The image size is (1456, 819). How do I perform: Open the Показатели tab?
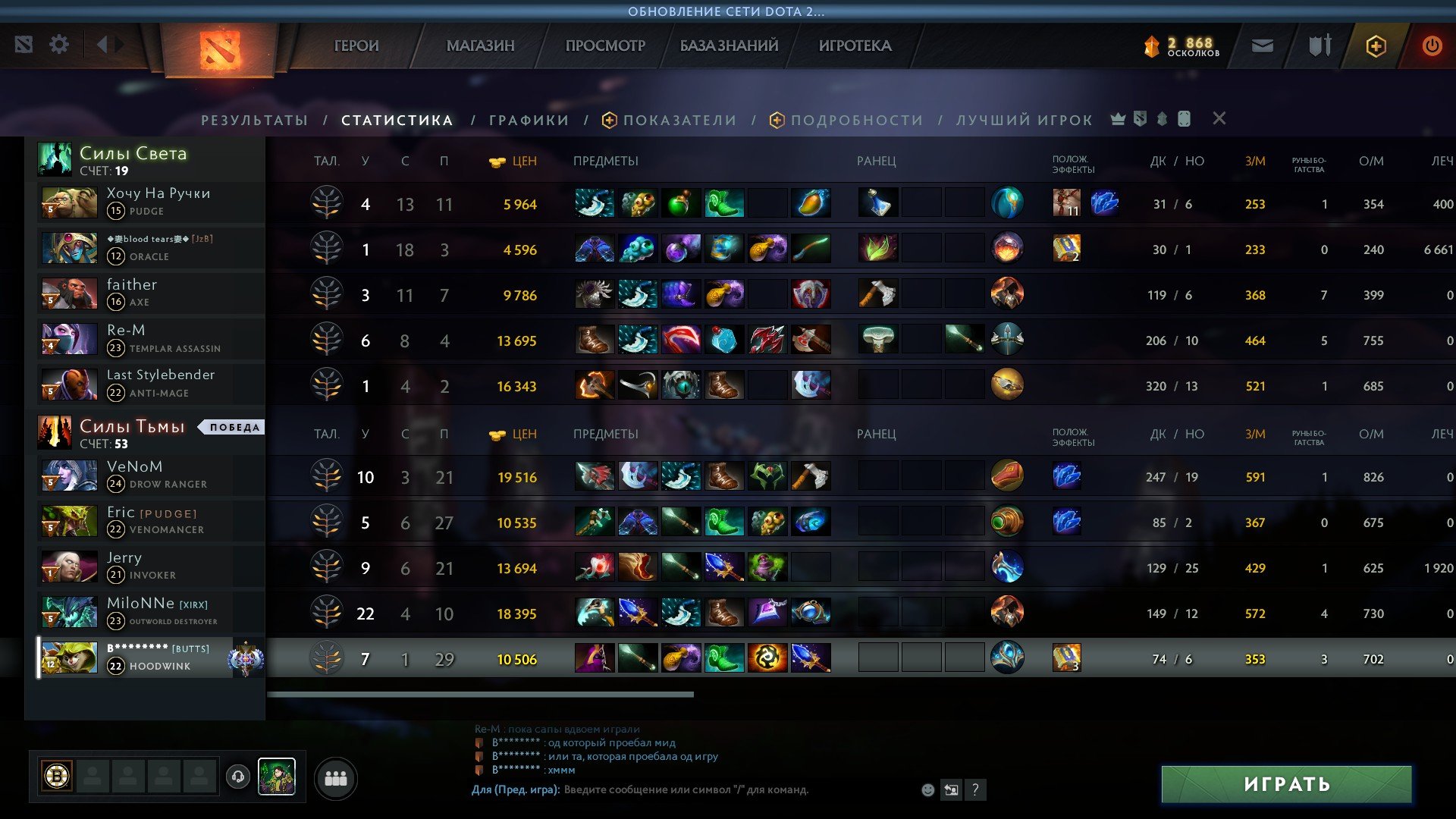point(679,120)
